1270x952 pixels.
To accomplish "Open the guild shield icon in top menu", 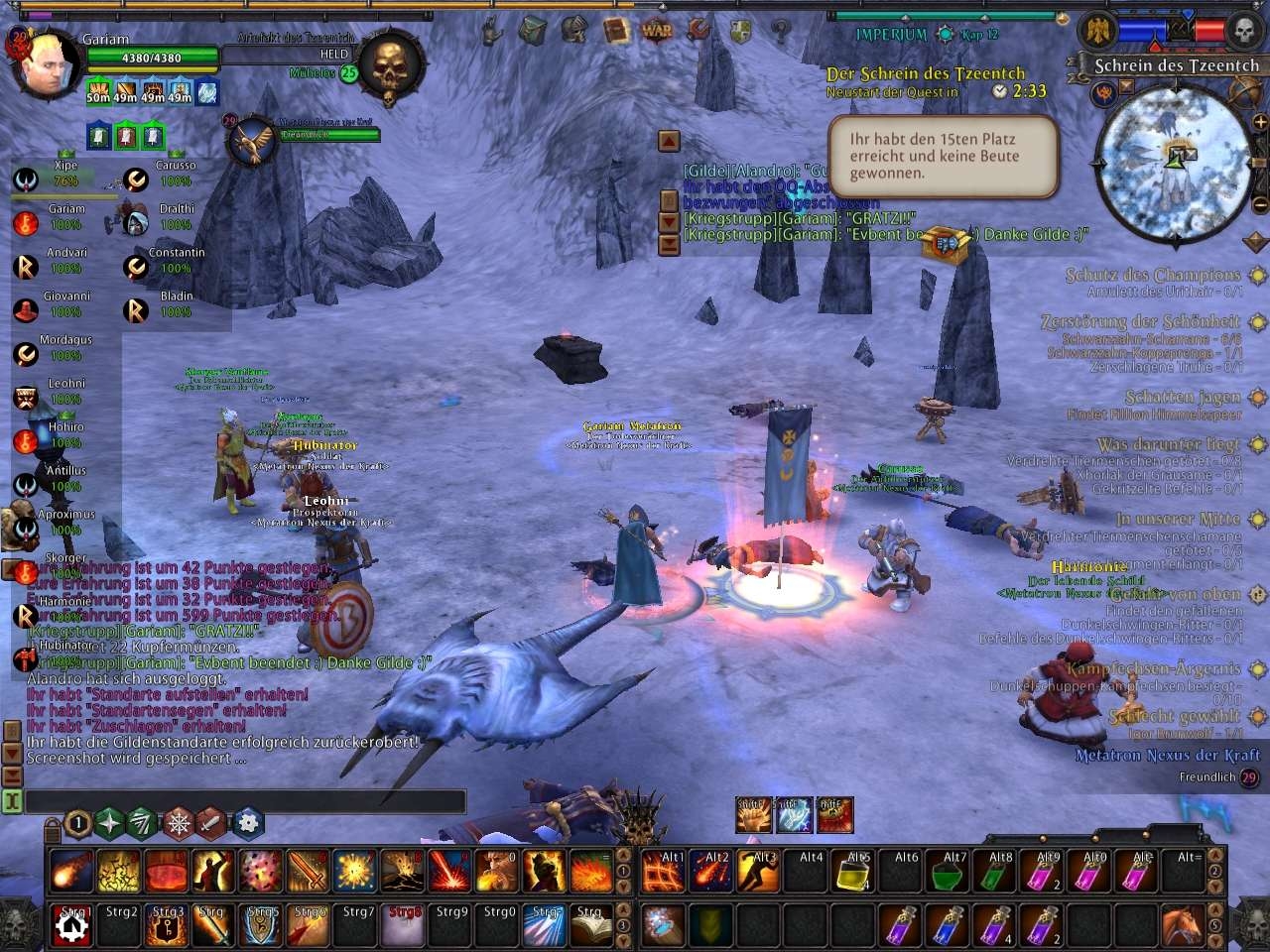I will [x=740, y=30].
